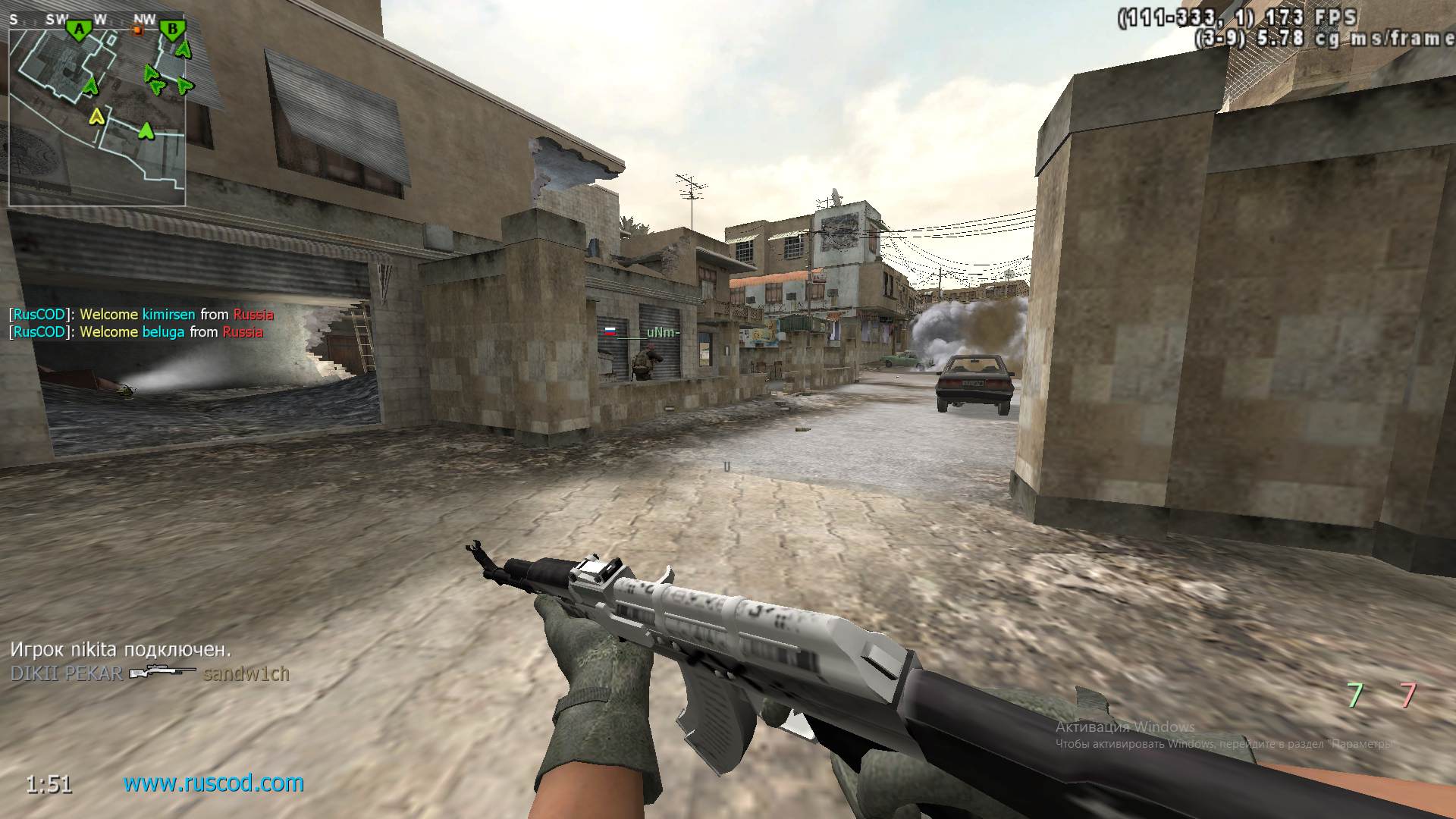
Task: Select the kimirsen welcome message tab
Action: [x=140, y=313]
